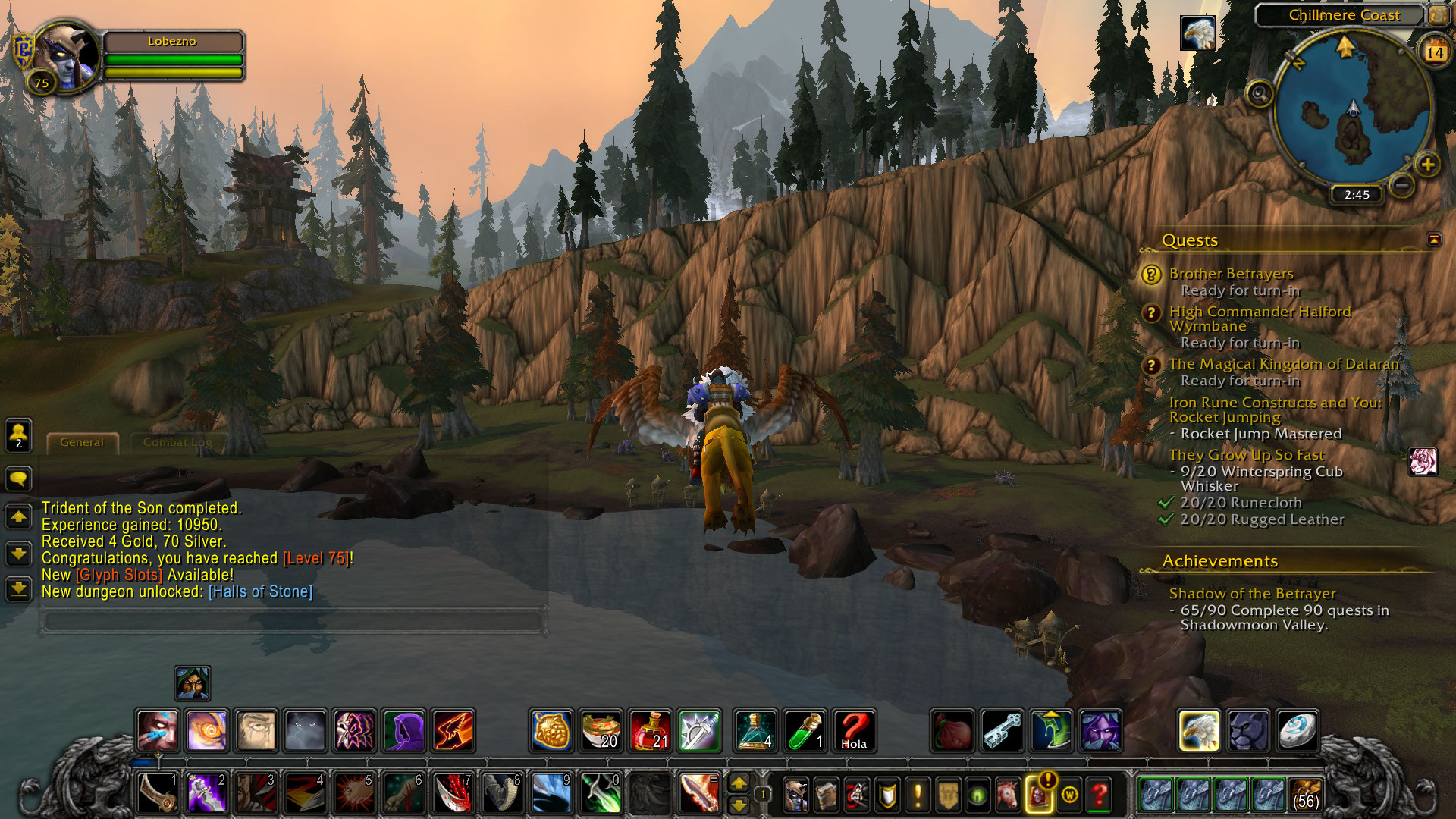Select the Brother Betrayers quest entry
This screenshot has width=1456, height=819.
coord(1231,274)
